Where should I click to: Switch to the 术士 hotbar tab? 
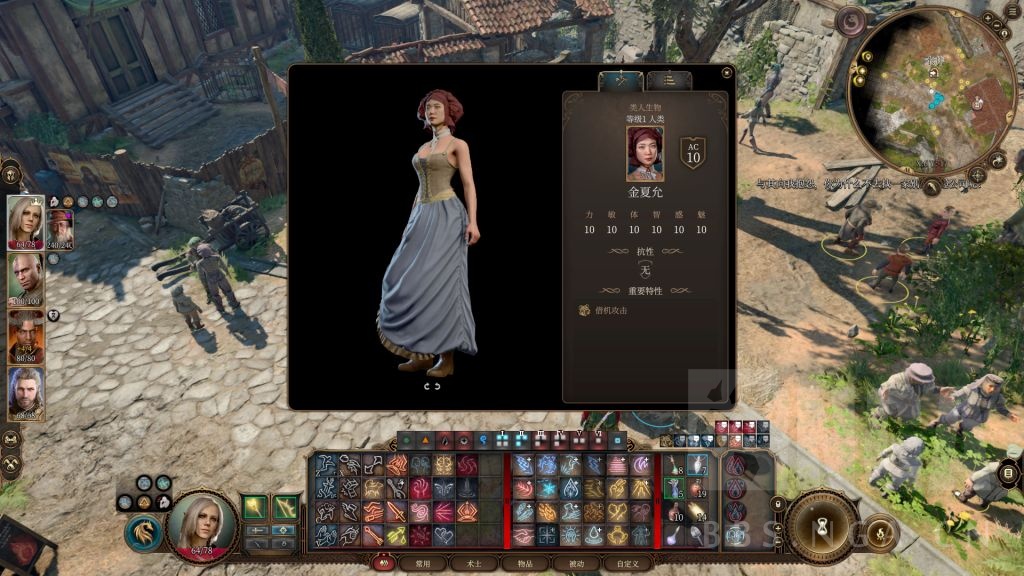(467, 564)
